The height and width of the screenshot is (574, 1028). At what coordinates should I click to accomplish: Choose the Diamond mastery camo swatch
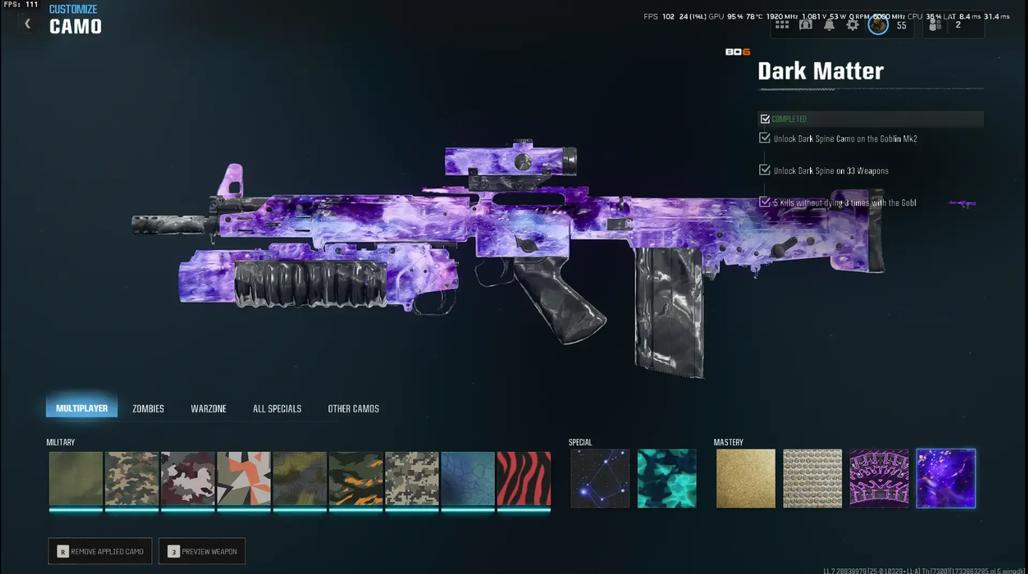click(x=812, y=479)
